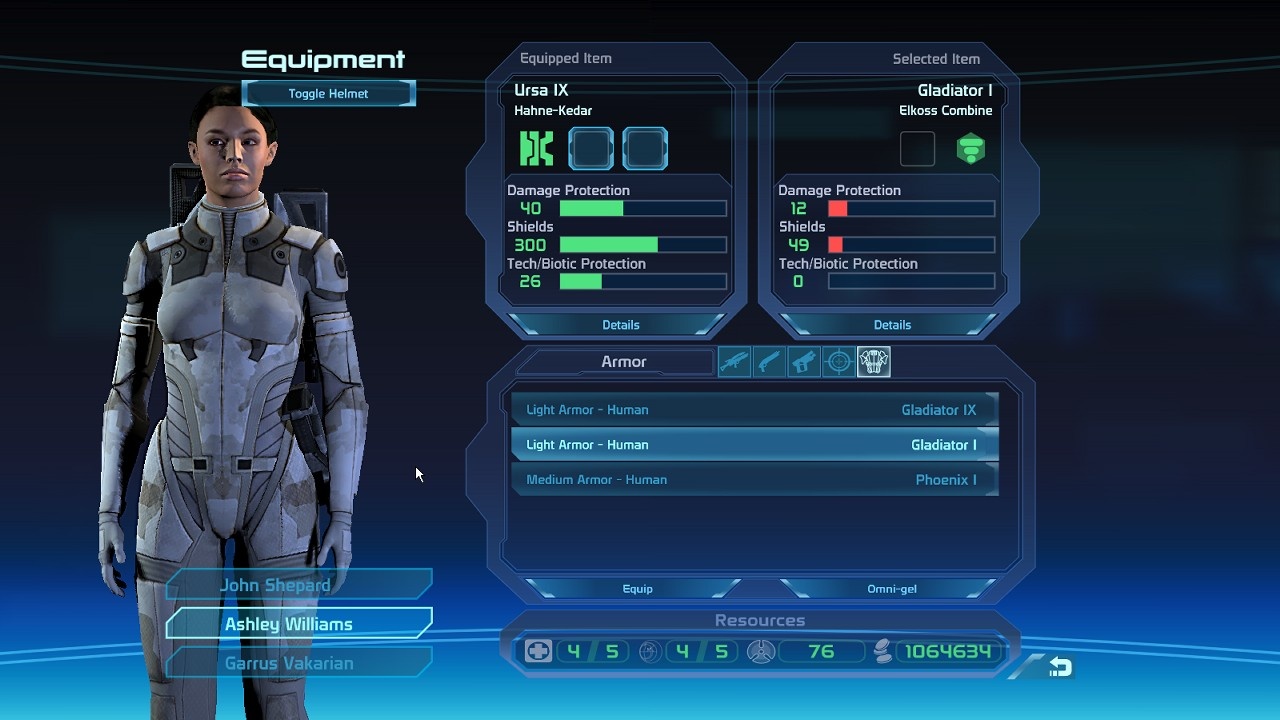Open Details for the equipped Ursa IX
This screenshot has width=1280, height=720.
pyautogui.click(x=620, y=325)
